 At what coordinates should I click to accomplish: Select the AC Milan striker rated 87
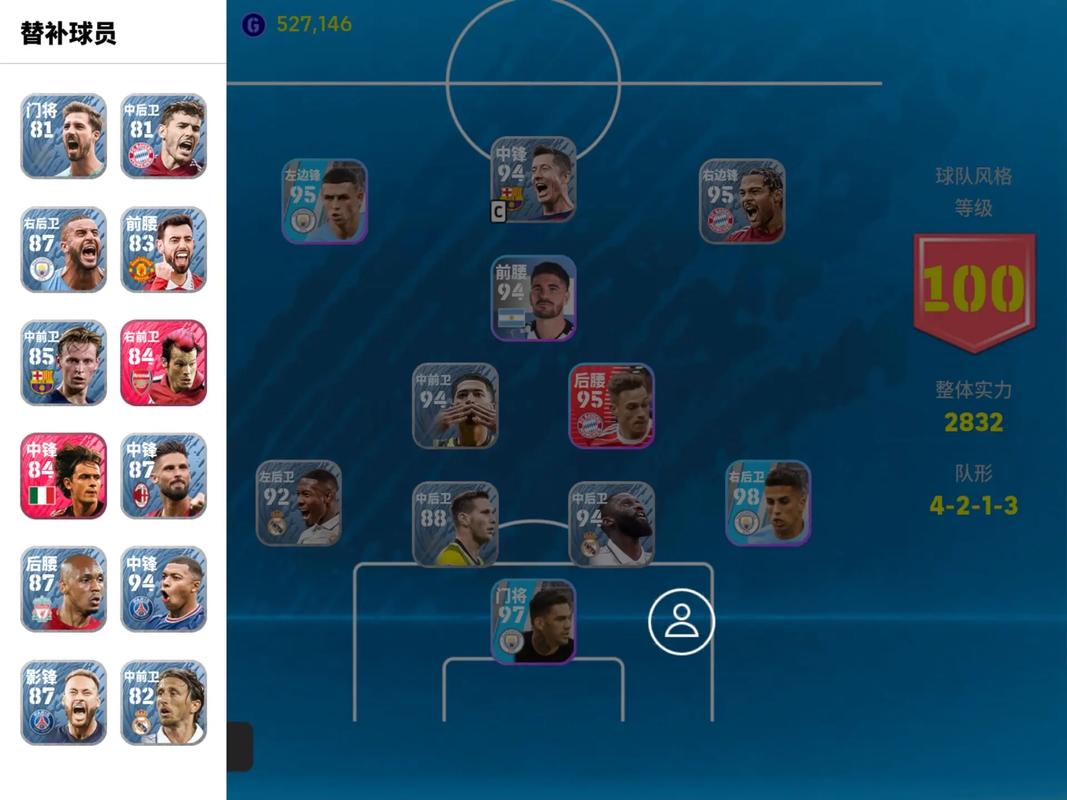click(x=164, y=475)
